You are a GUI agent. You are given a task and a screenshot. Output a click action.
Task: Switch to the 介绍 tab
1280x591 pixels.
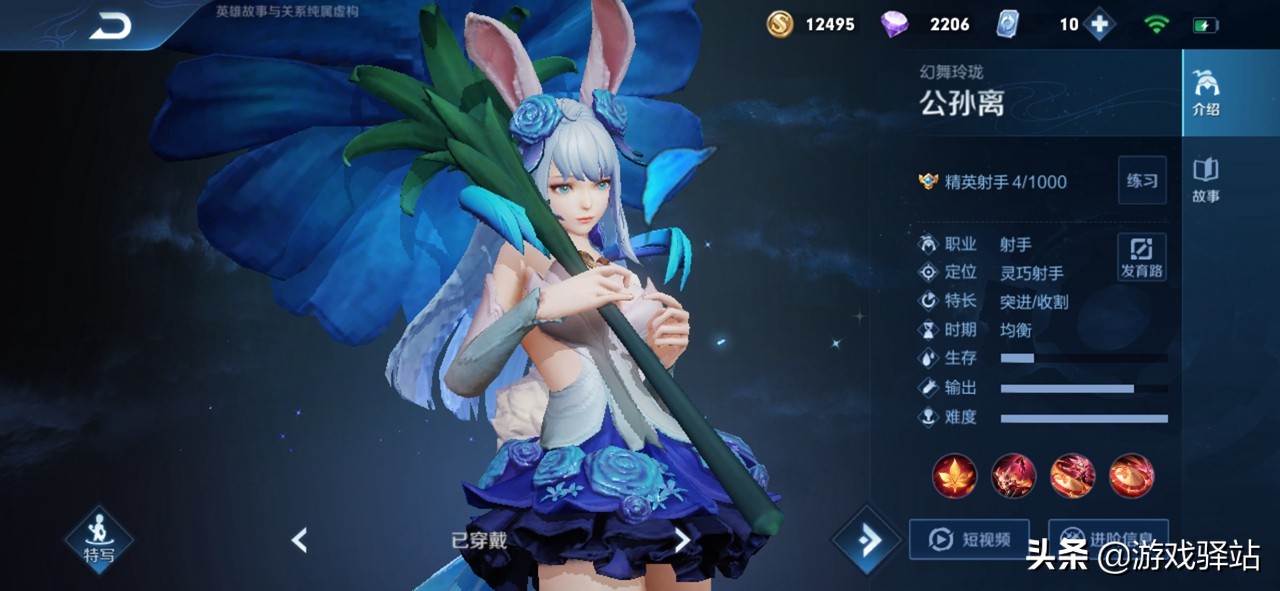[1205, 93]
